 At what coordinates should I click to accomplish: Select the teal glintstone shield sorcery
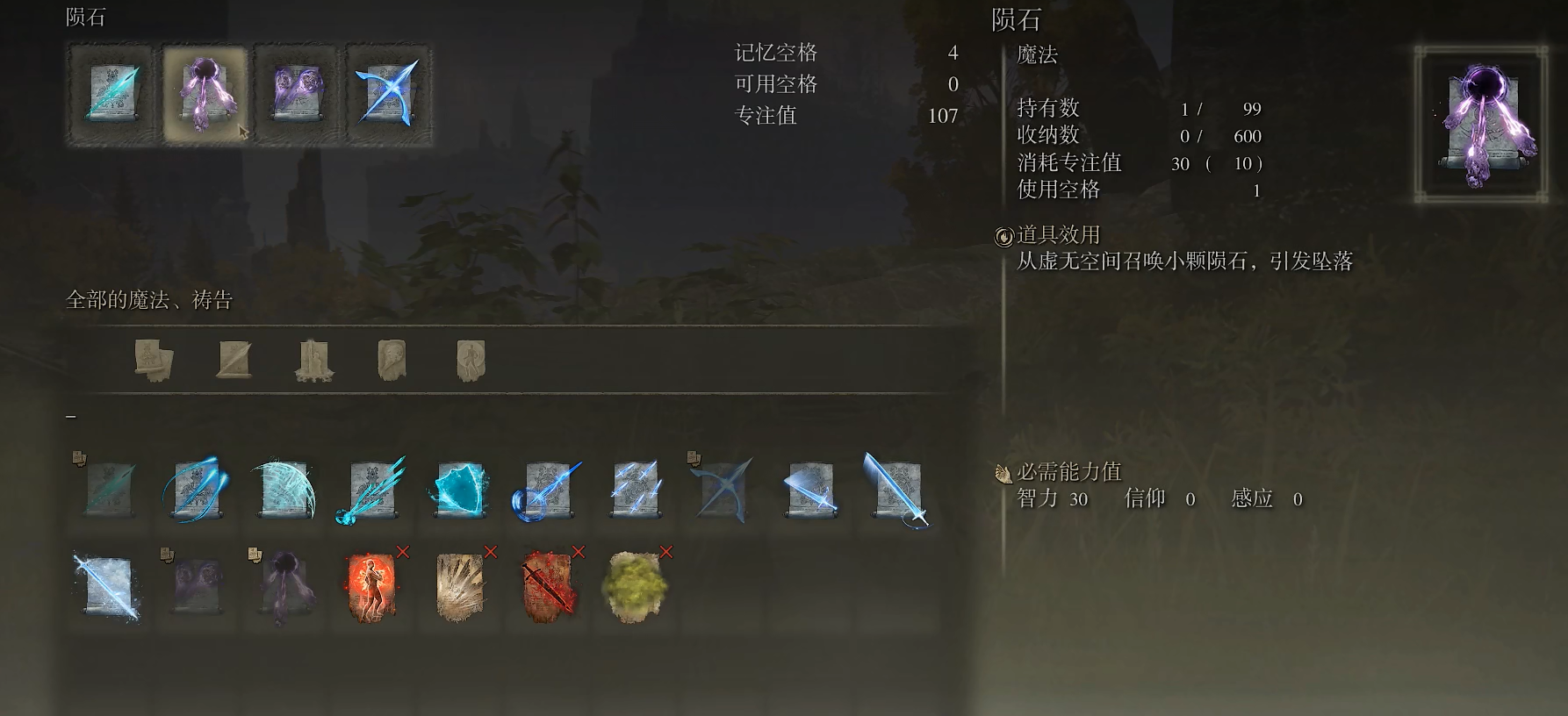461,491
